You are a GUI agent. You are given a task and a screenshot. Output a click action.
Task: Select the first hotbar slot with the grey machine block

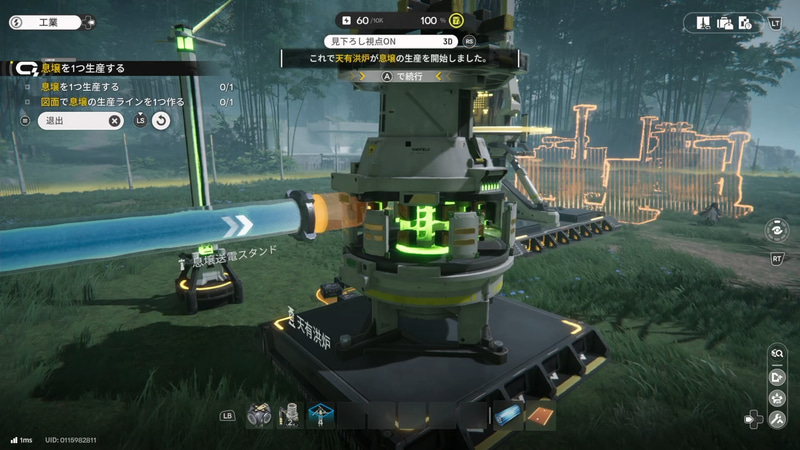259,414
